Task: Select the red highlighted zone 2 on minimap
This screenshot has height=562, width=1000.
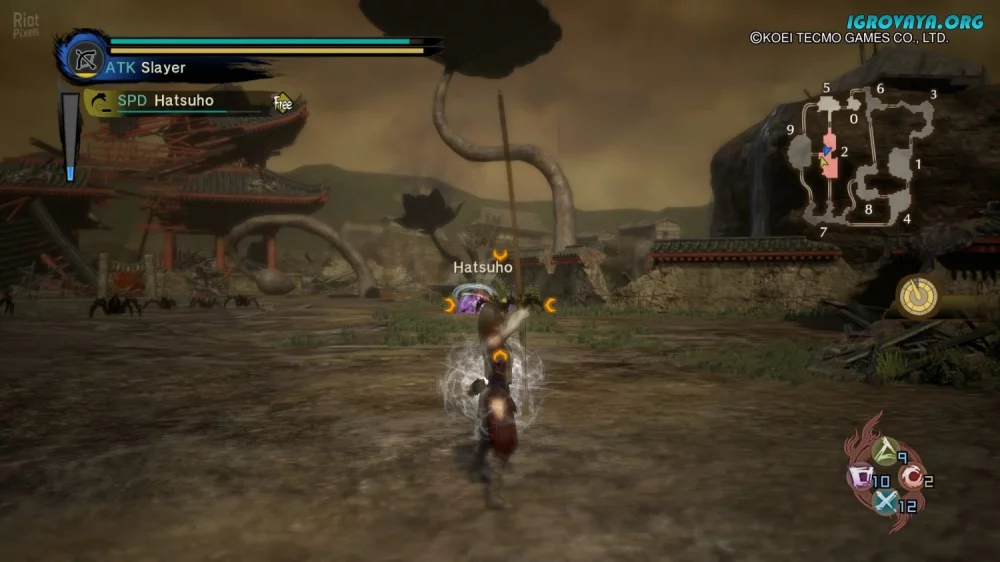Action: [830, 156]
